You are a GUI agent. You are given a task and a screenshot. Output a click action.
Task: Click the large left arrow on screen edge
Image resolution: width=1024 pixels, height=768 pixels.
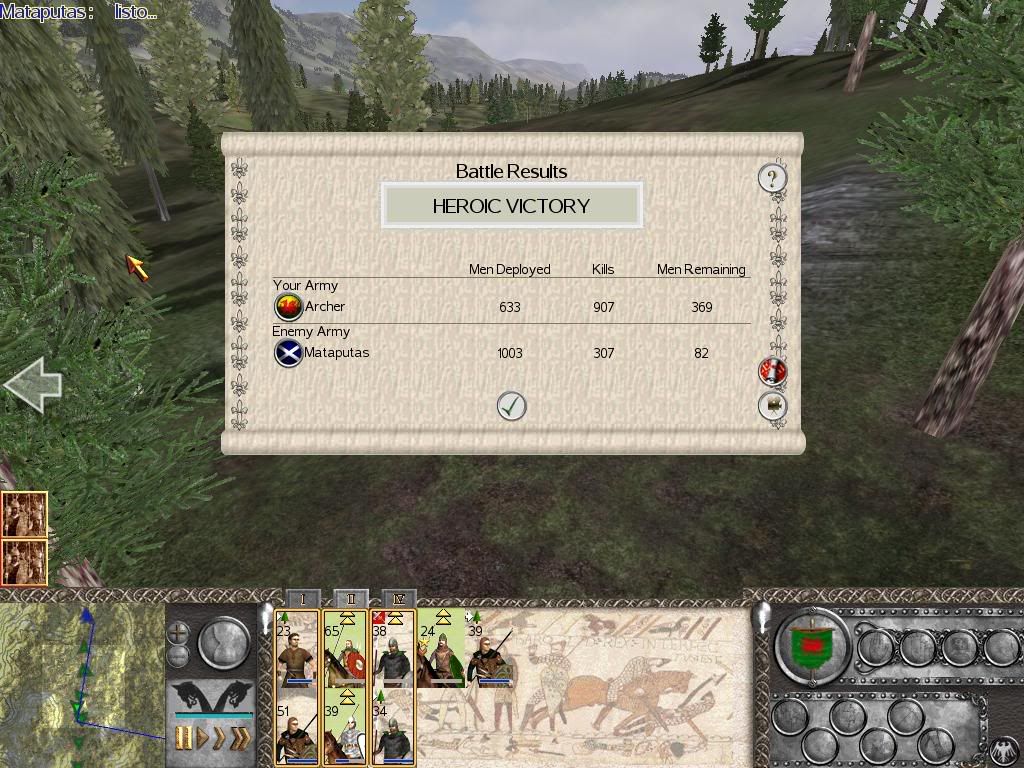tap(32, 386)
